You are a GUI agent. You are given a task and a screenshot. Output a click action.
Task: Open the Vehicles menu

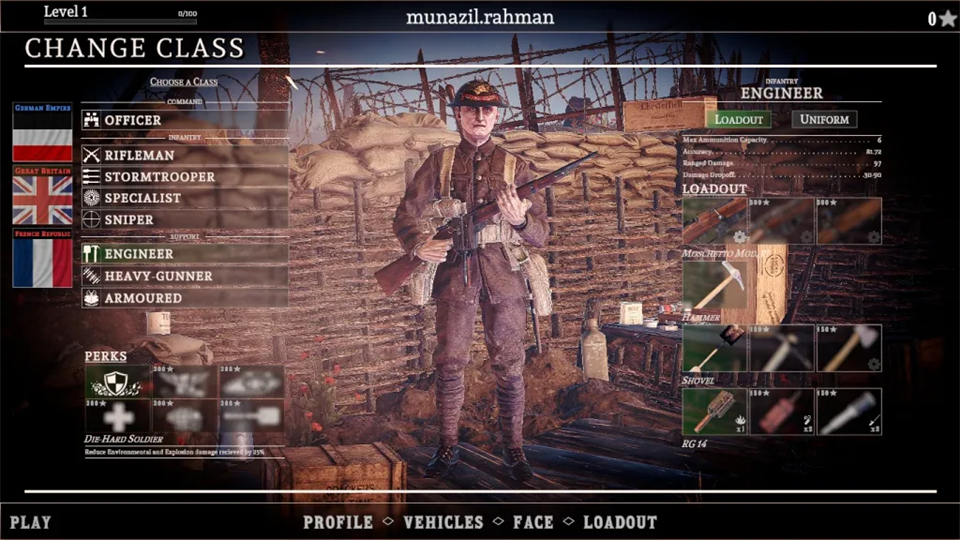tap(443, 522)
